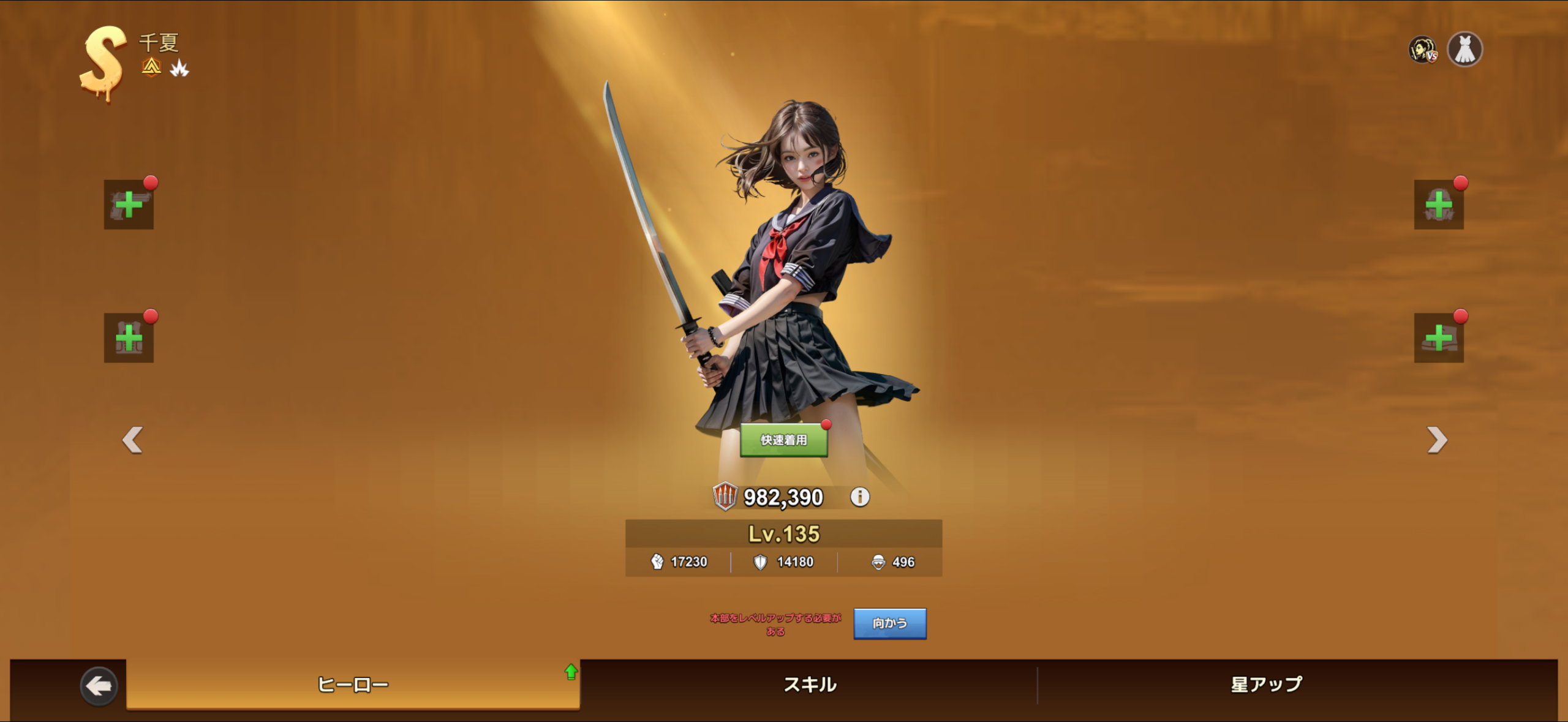Image resolution: width=1568 pixels, height=722 pixels.
Task: Switch to the スキル tab
Action: pyautogui.click(x=809, y=685)
